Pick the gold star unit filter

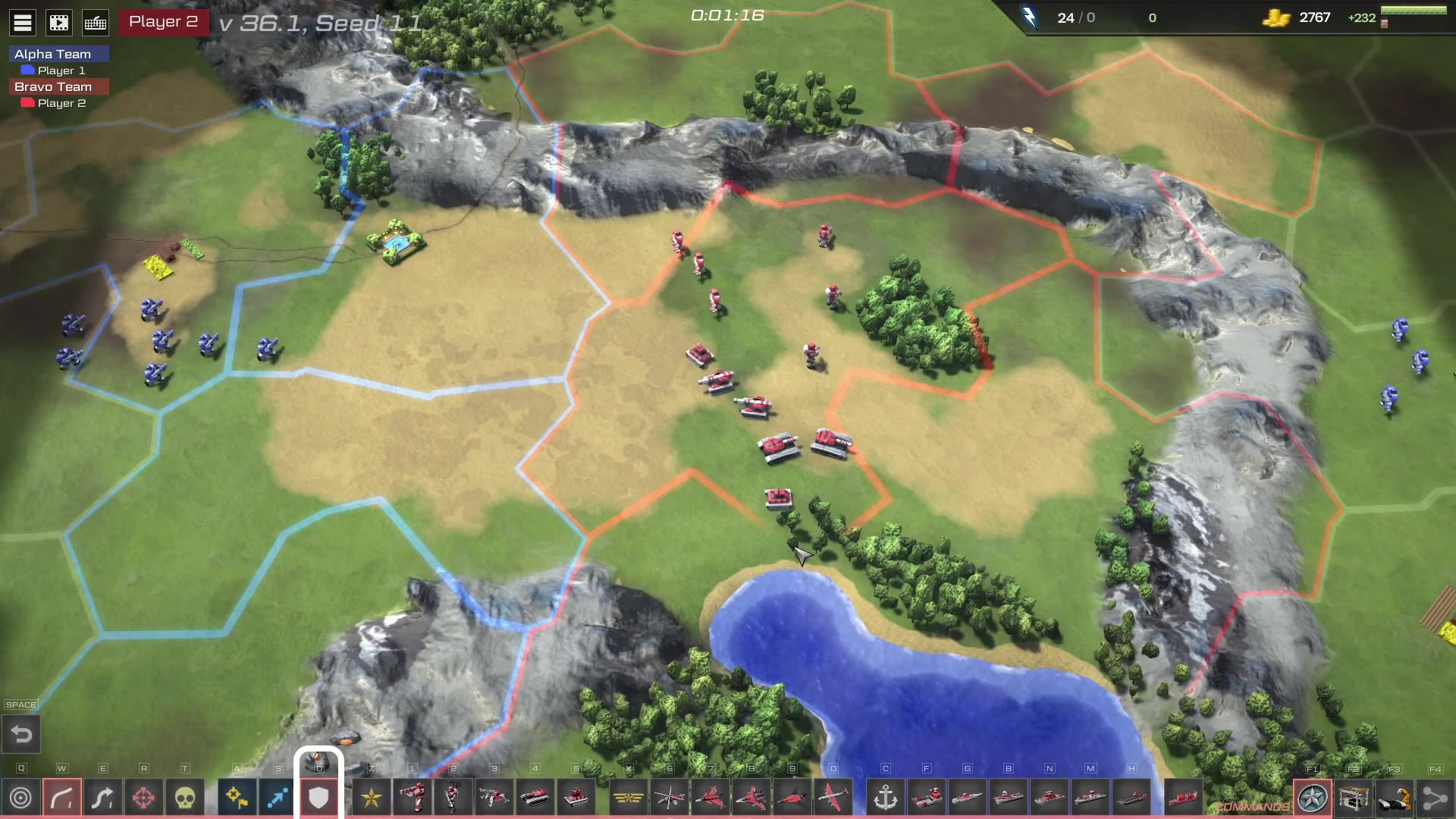tap(372, 798)
